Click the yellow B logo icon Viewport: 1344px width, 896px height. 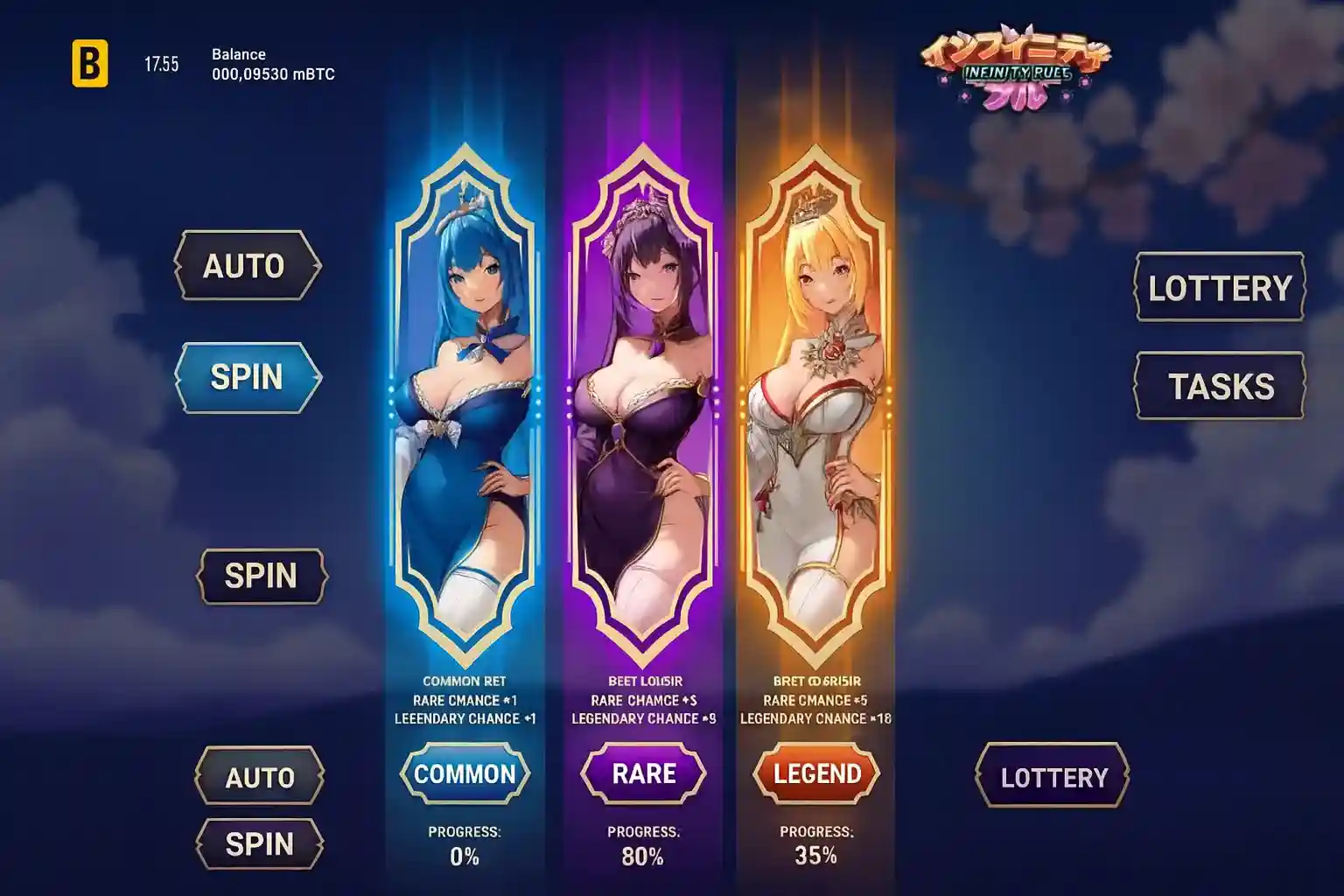click(x=90, y=64)
